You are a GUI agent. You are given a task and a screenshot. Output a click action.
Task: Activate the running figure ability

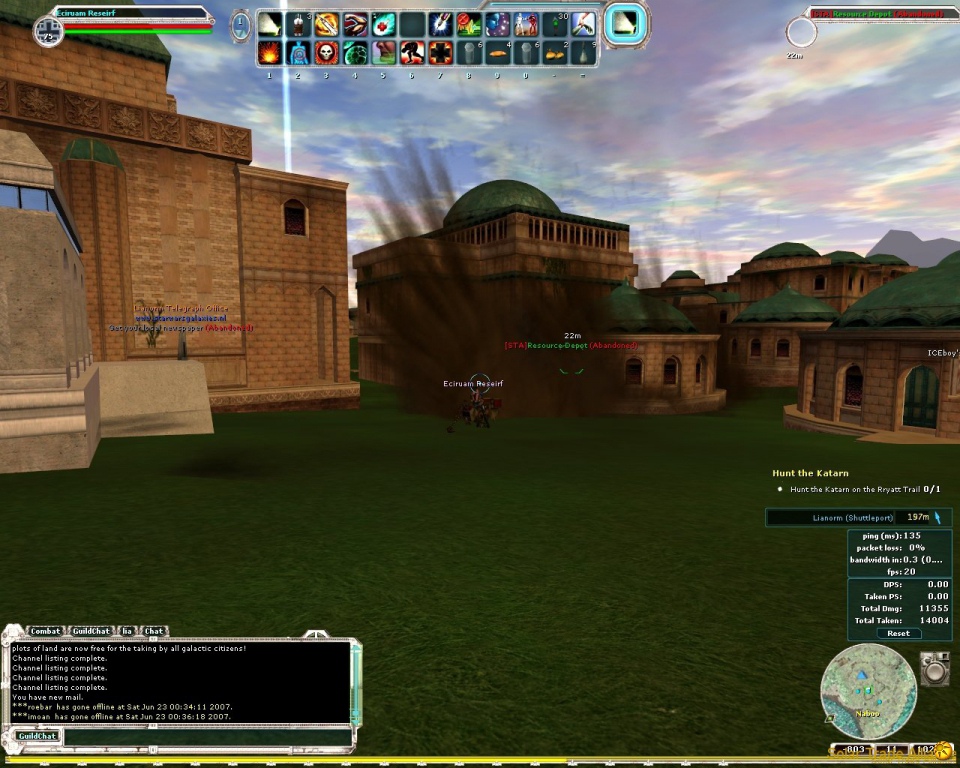pos(412,52)
